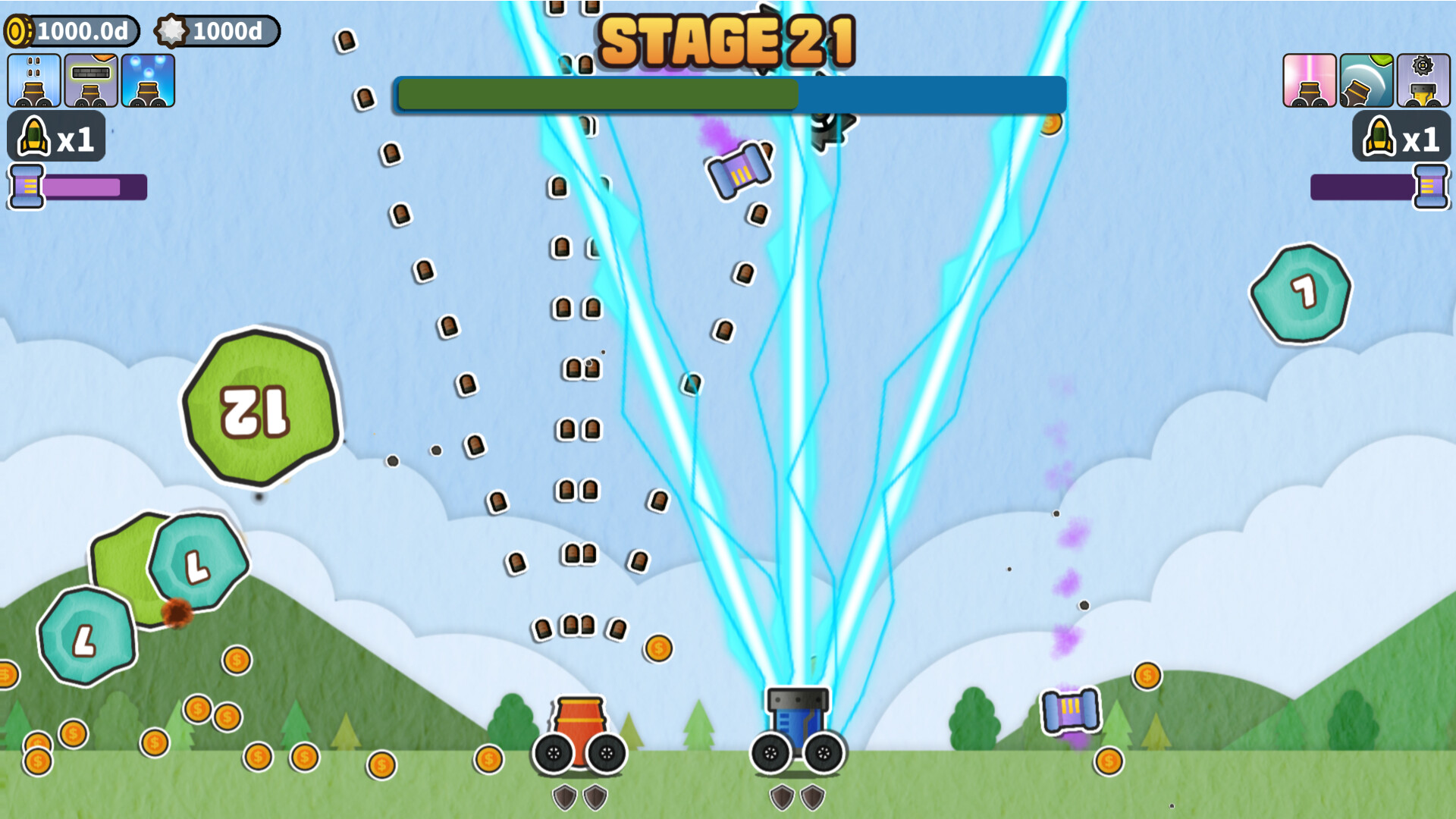Click the gold coin currency icon
Image resolution: width=1456 pixels, height=819 pixels.
(x=19, y=31)
